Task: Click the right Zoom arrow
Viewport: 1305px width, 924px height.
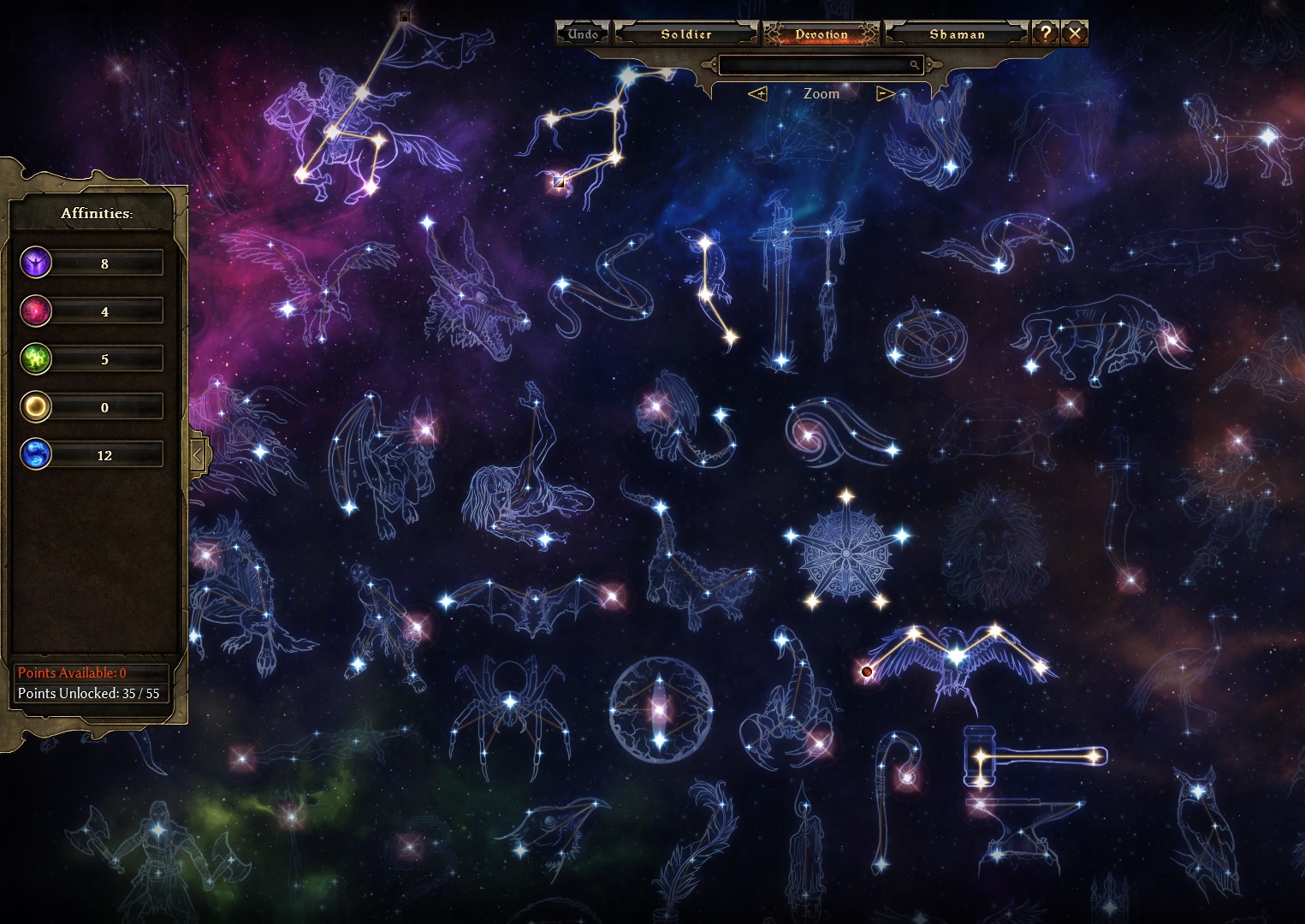Action: coord(886,93)
